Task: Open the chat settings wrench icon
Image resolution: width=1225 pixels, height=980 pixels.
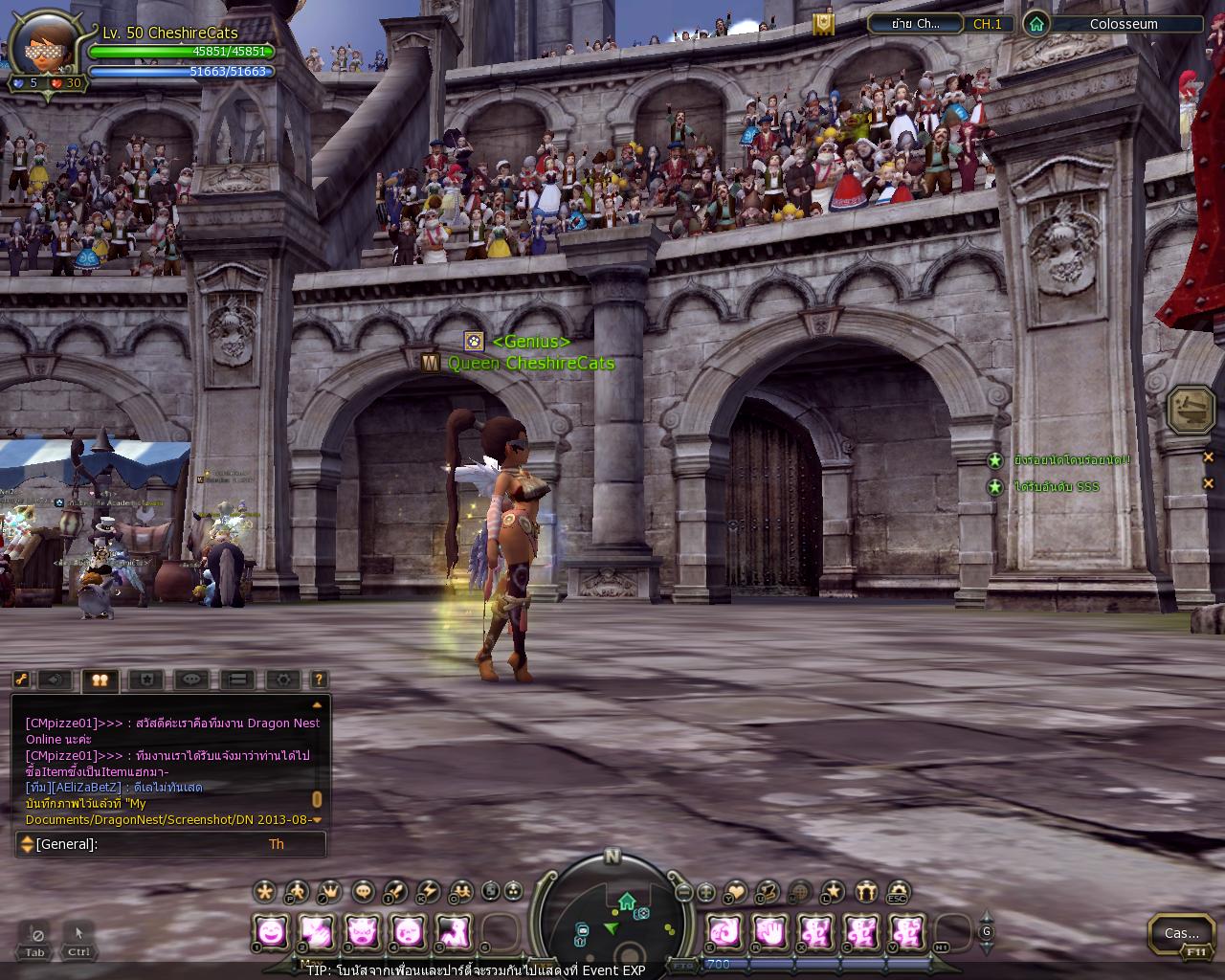Action: (21, 679)
